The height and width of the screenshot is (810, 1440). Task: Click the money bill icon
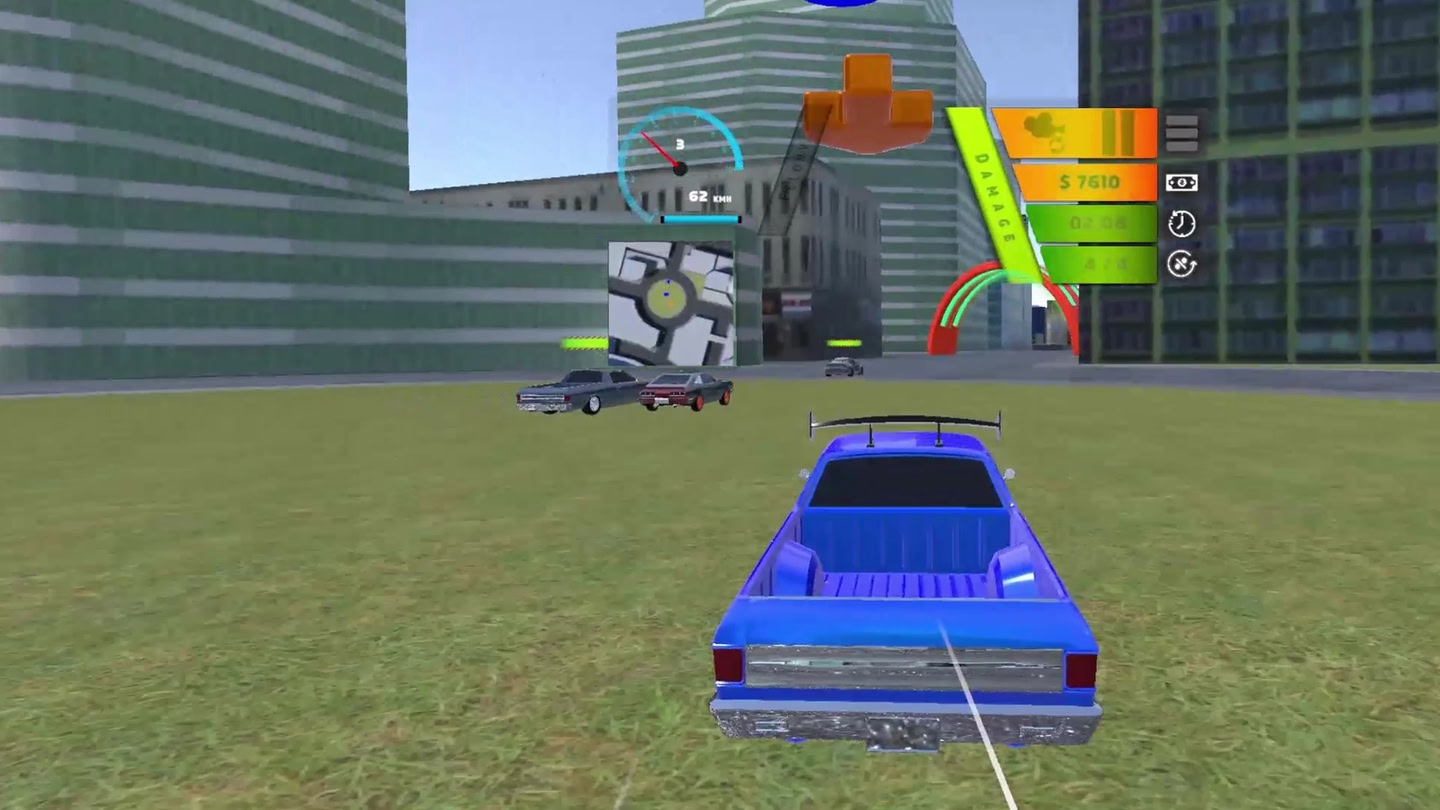click(x=1182, y=181)
